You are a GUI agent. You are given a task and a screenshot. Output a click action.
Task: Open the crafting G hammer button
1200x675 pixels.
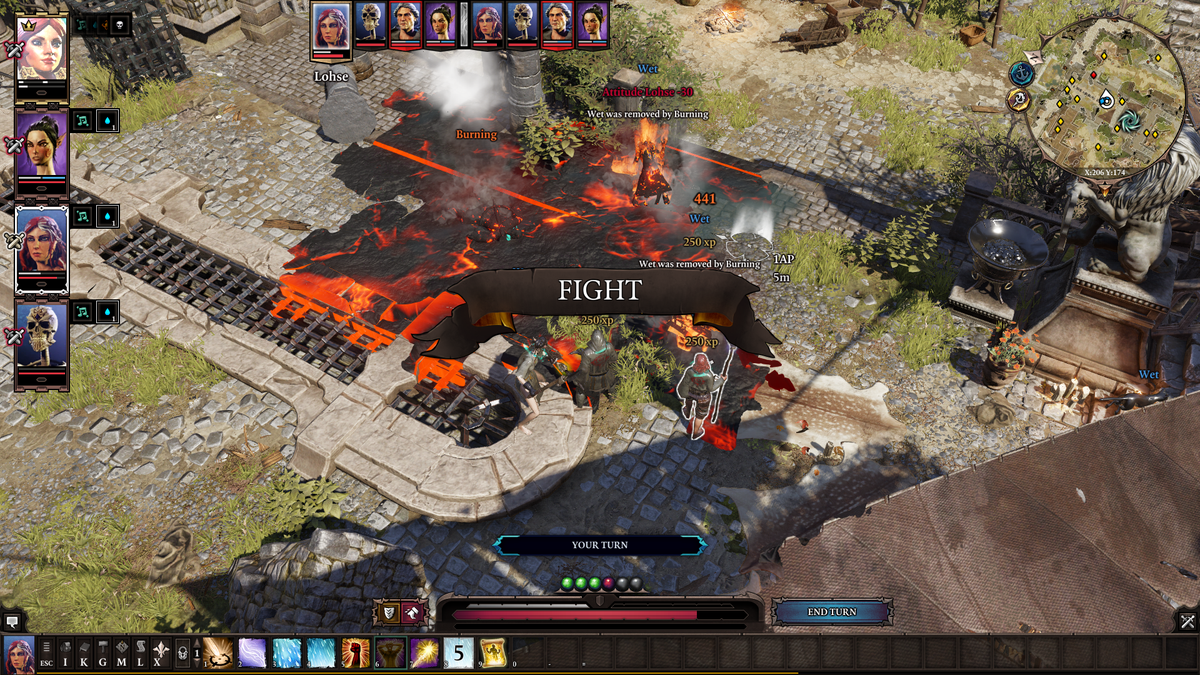103,654
